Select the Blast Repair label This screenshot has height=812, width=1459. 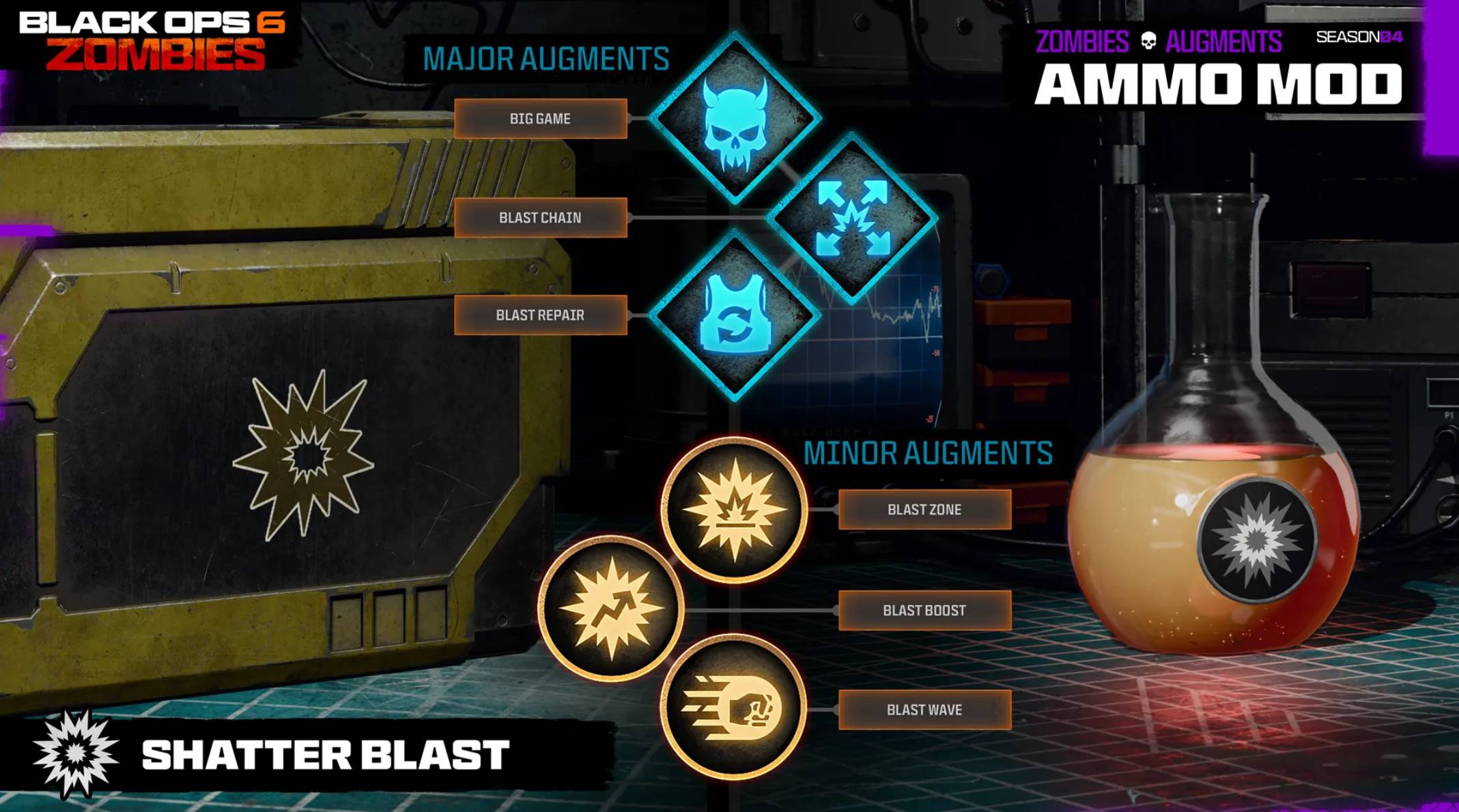(x=540, y=315)
